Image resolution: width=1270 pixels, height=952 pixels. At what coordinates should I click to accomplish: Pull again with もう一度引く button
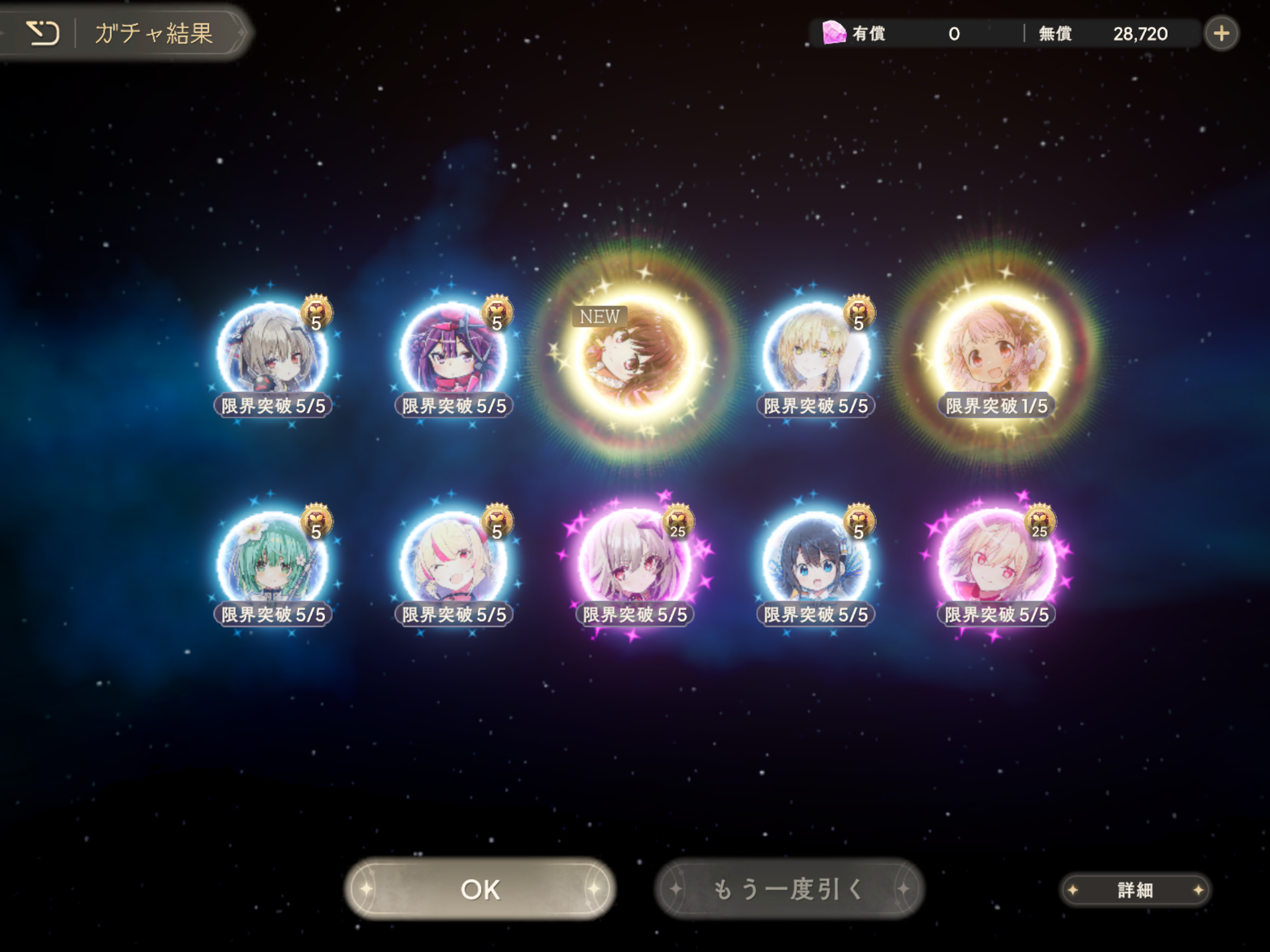click(789, 889)
